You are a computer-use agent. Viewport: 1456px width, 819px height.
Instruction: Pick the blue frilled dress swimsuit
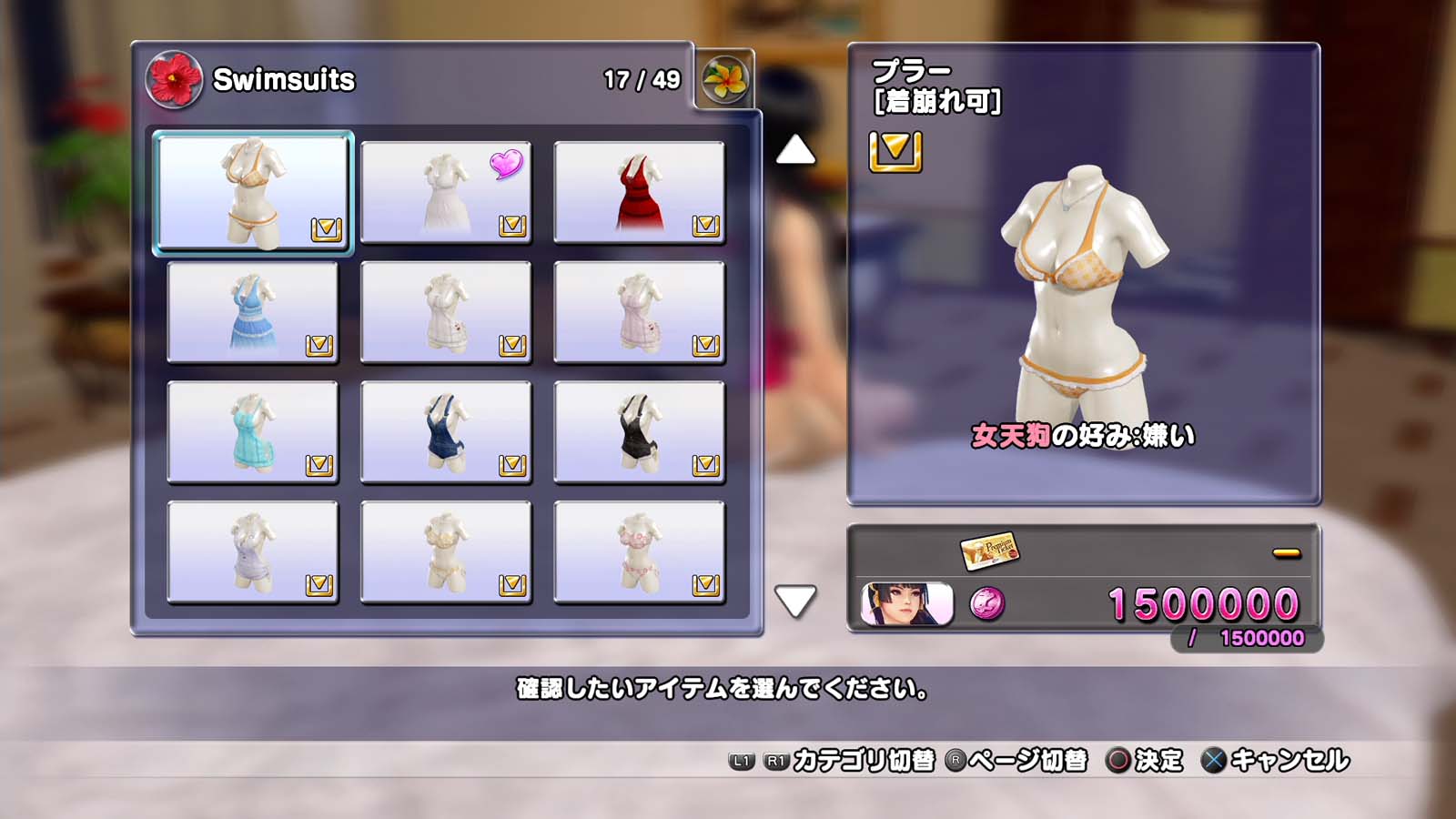point(253,312)
